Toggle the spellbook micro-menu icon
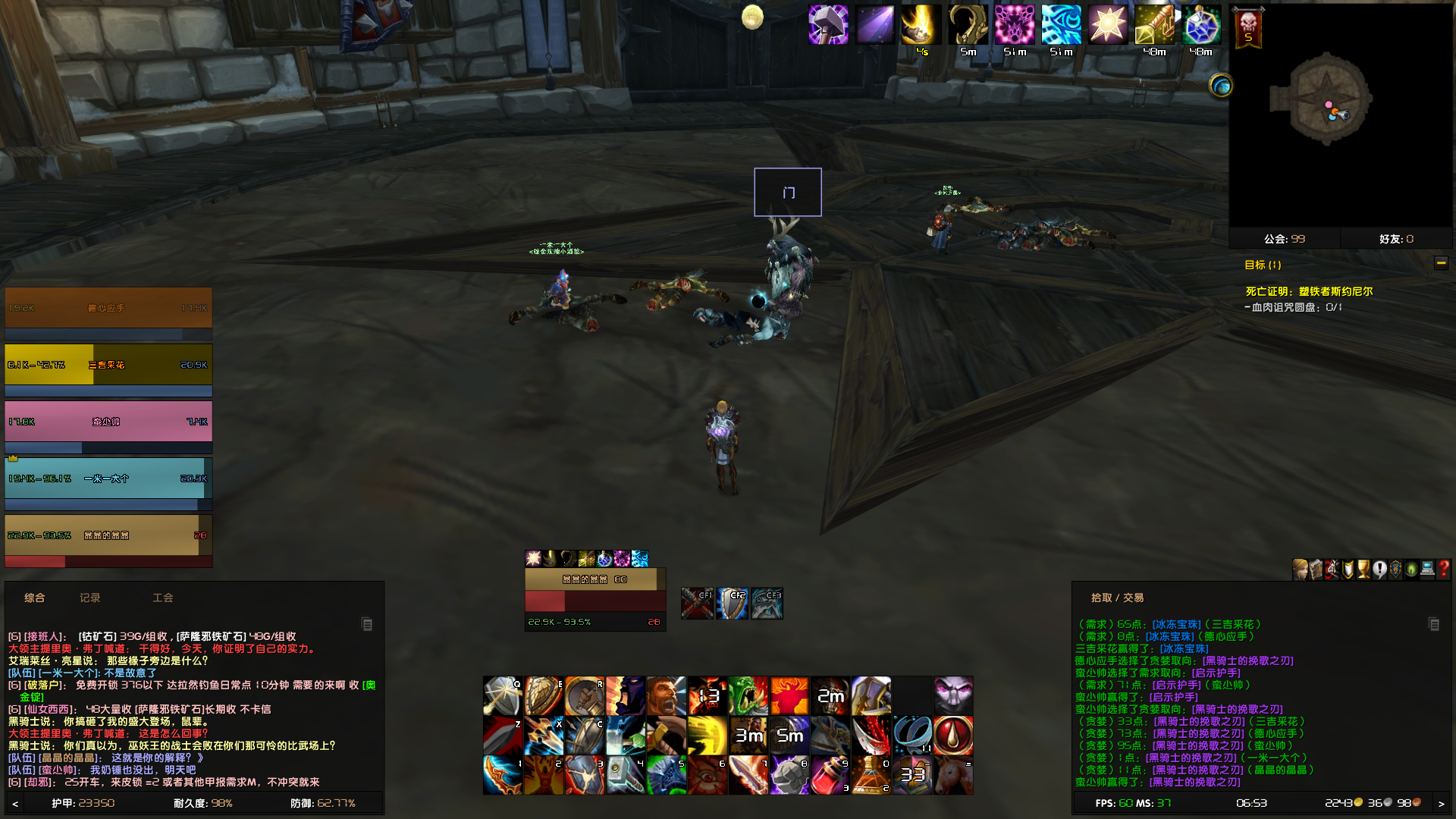Screen dimensions: 1456x819 point(1315,570)
